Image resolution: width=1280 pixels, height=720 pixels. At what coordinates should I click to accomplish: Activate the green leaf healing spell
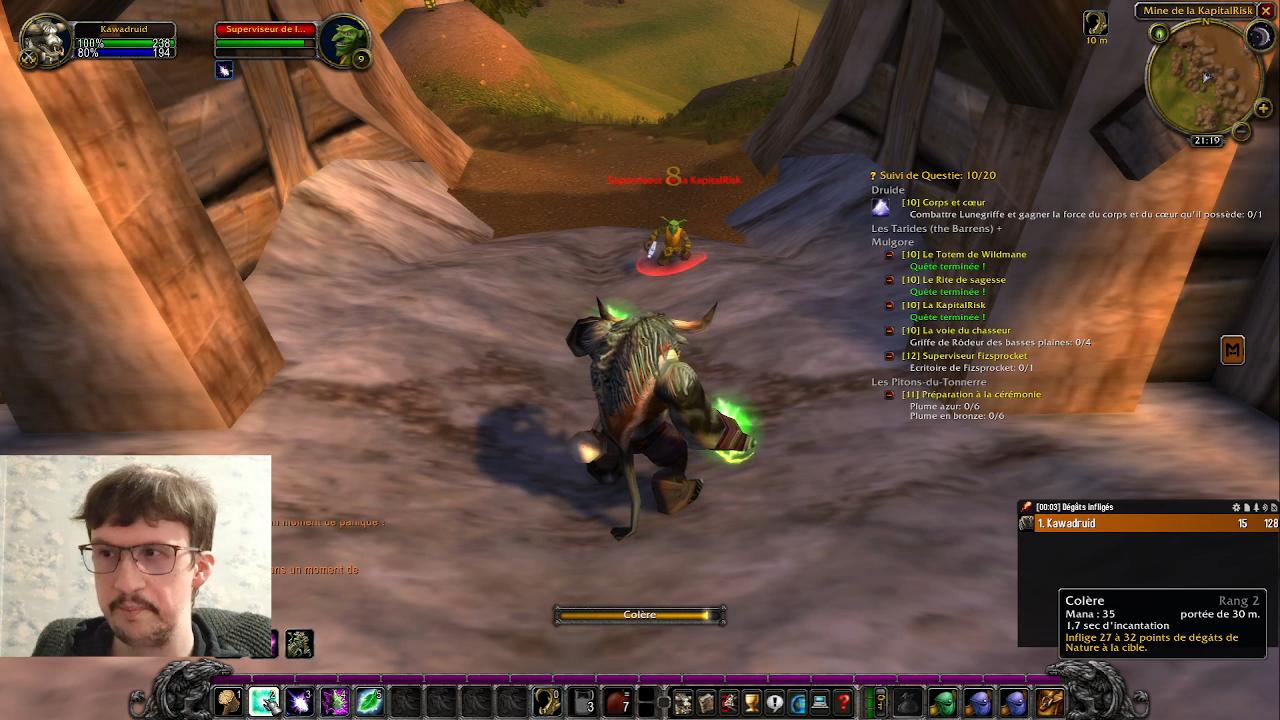coord(369,702)
